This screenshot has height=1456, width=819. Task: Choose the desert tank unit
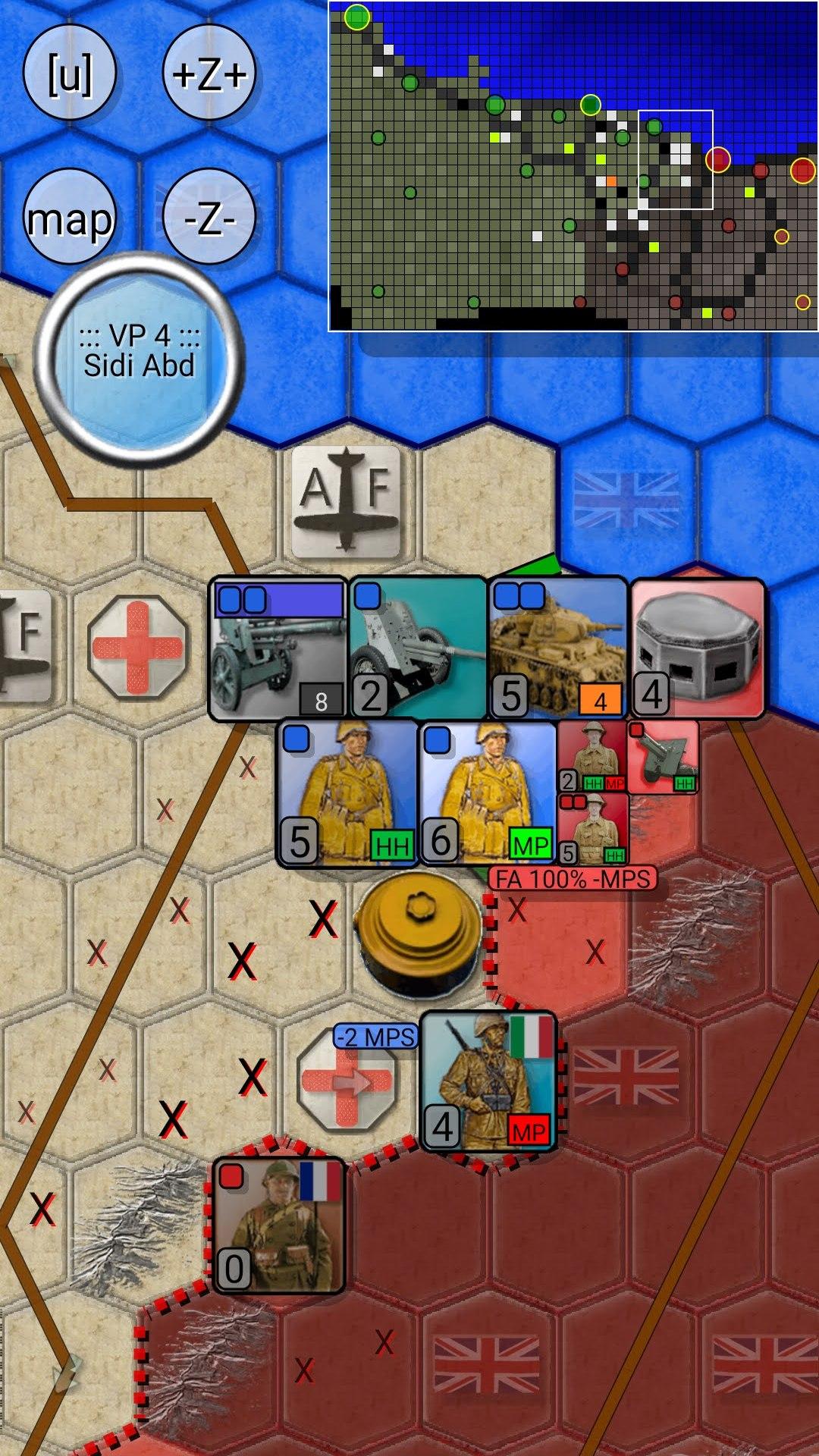(x=558, y=648)
